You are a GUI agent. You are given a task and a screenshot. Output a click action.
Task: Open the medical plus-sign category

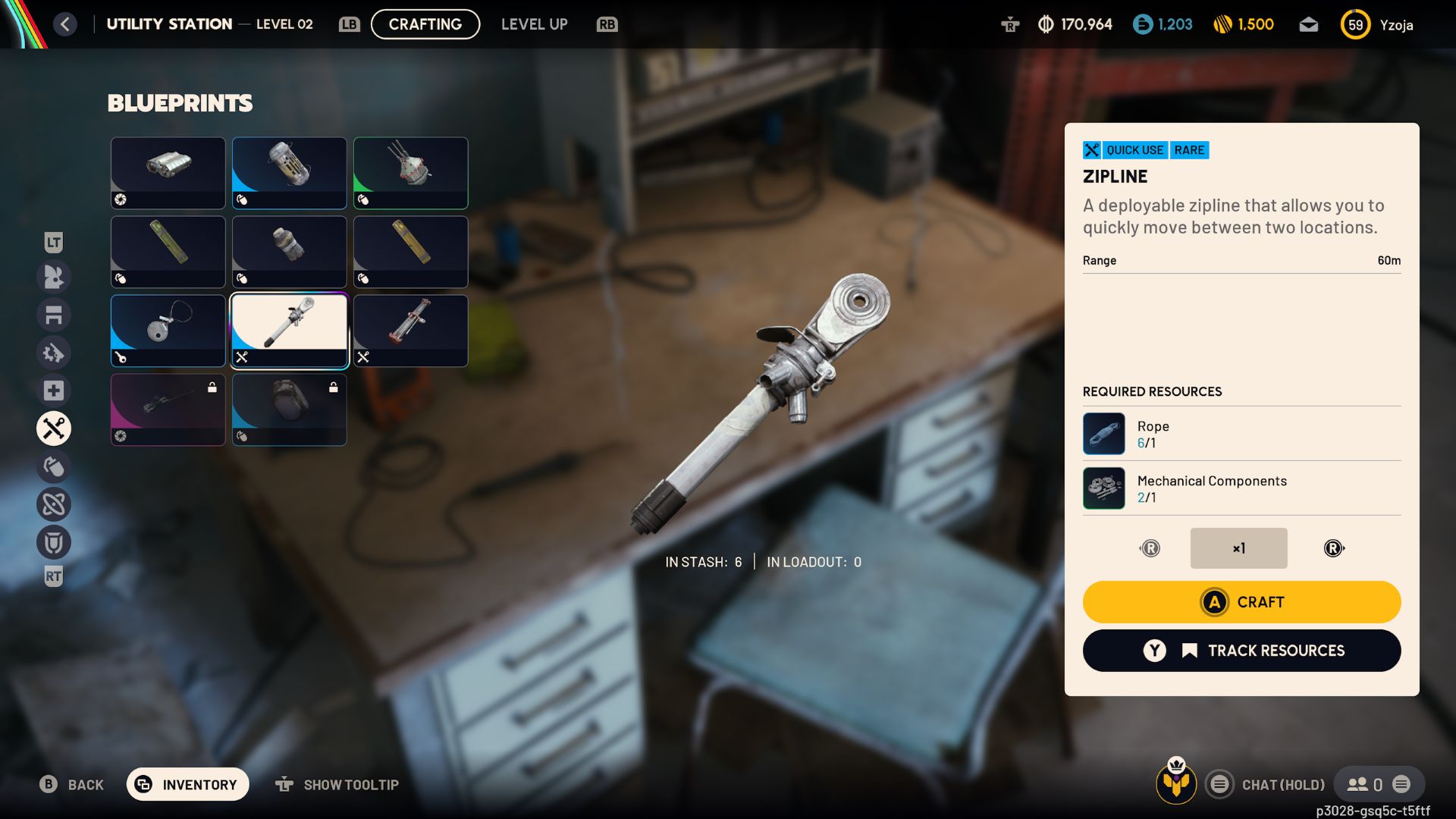click(x=54, y=391)
